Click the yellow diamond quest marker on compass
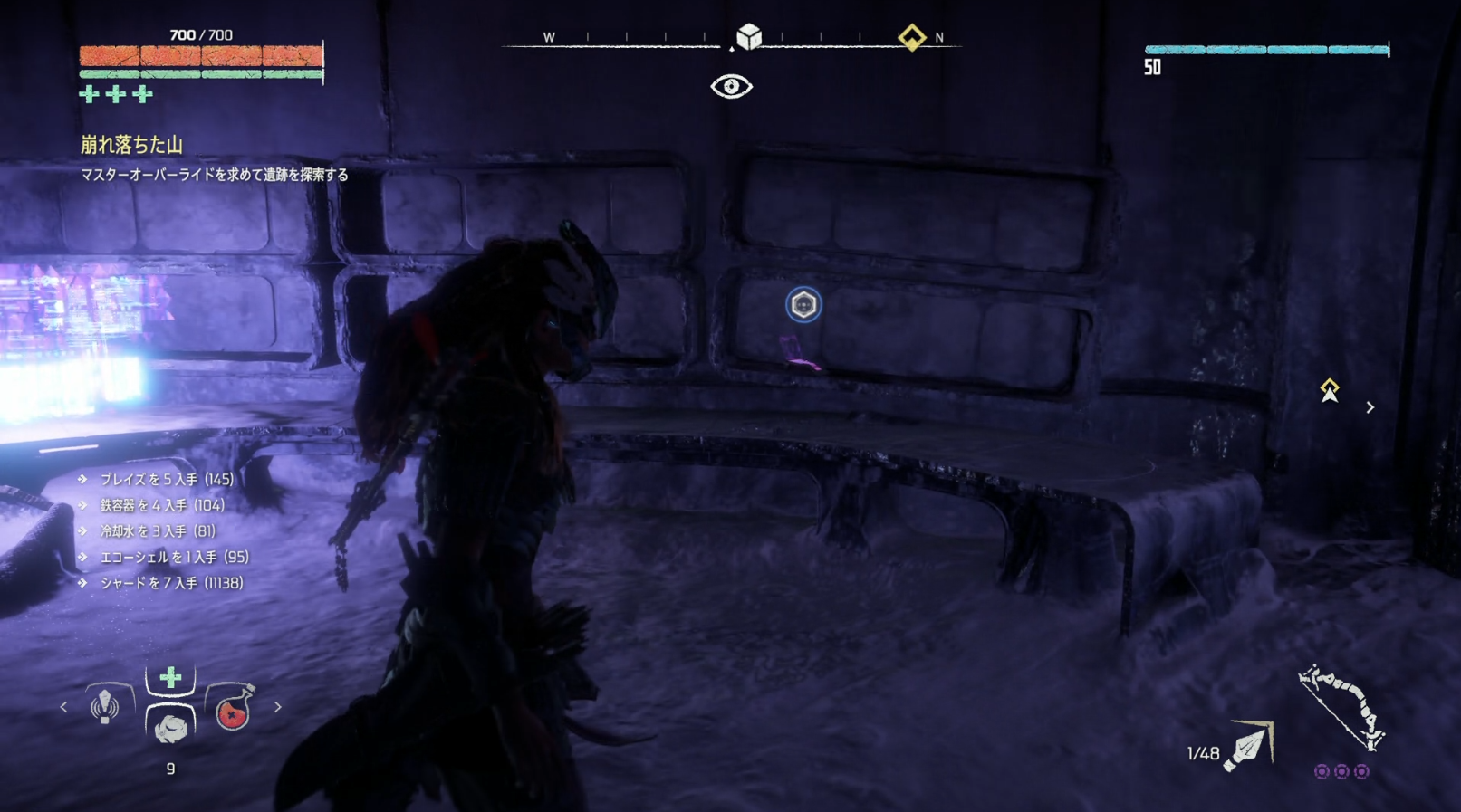 click(x=912, y=37)
